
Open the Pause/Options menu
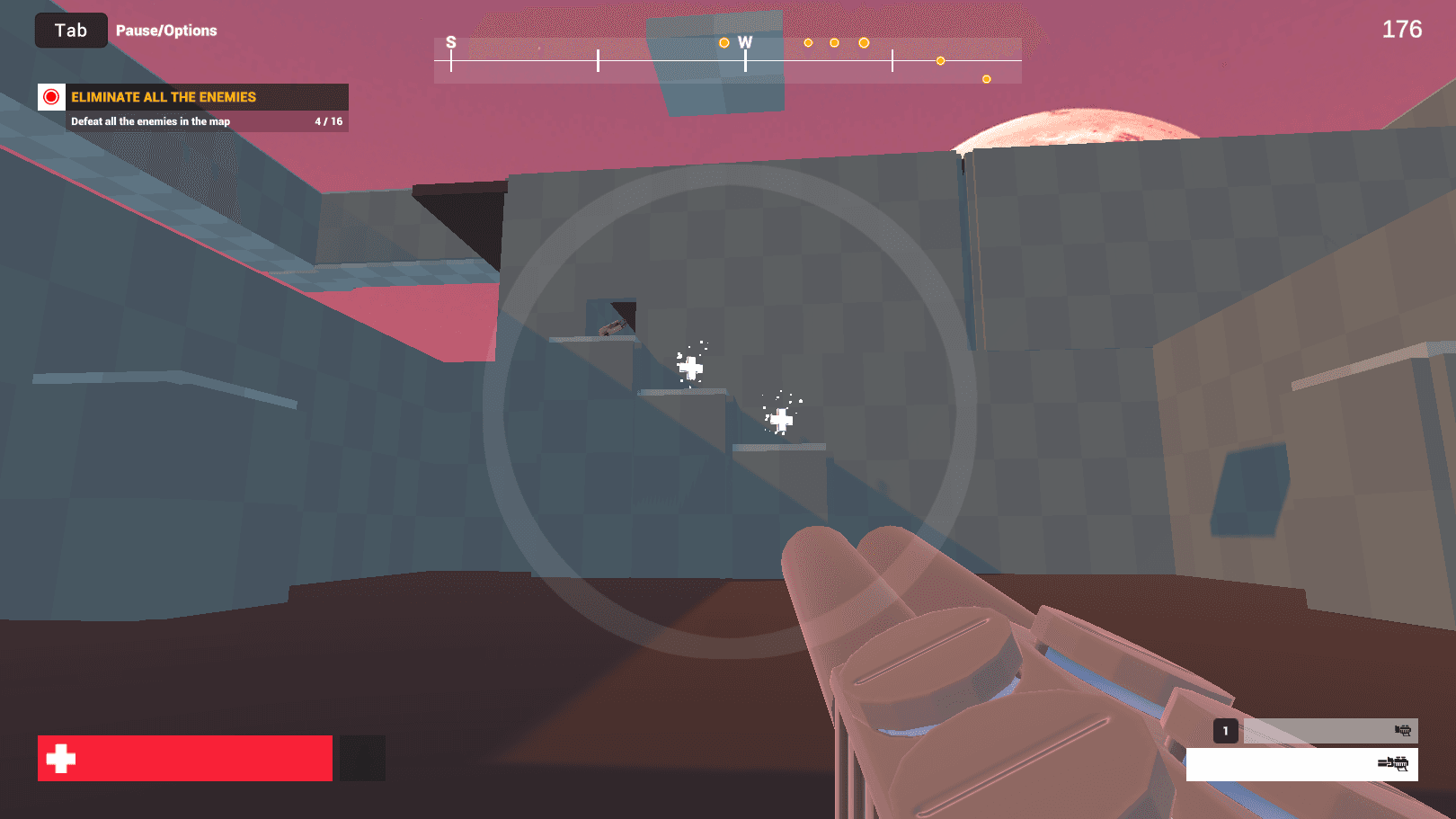click(x=166, y=30)
